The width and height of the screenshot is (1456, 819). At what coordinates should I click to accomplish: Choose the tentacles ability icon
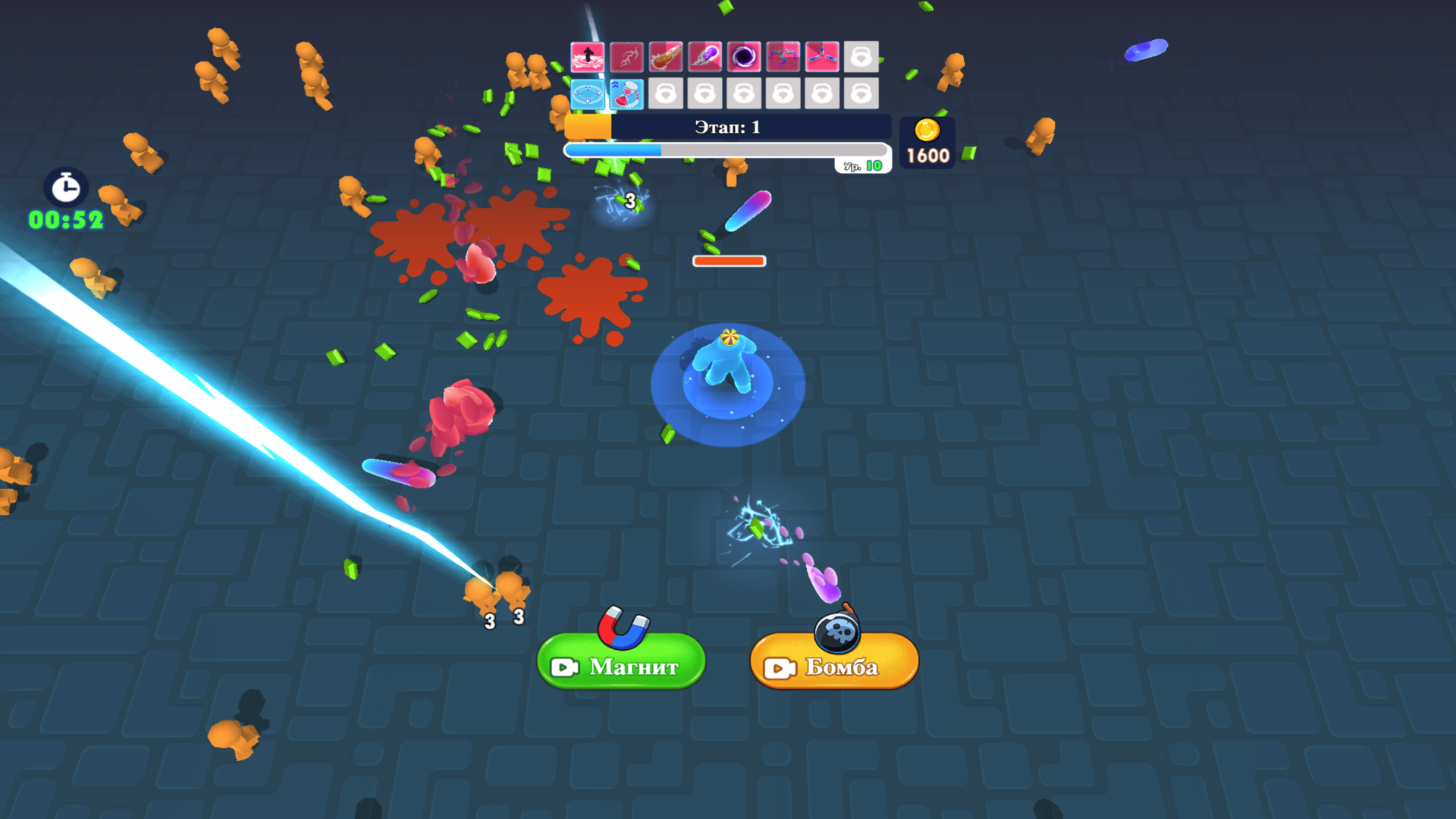click(783, 57)
